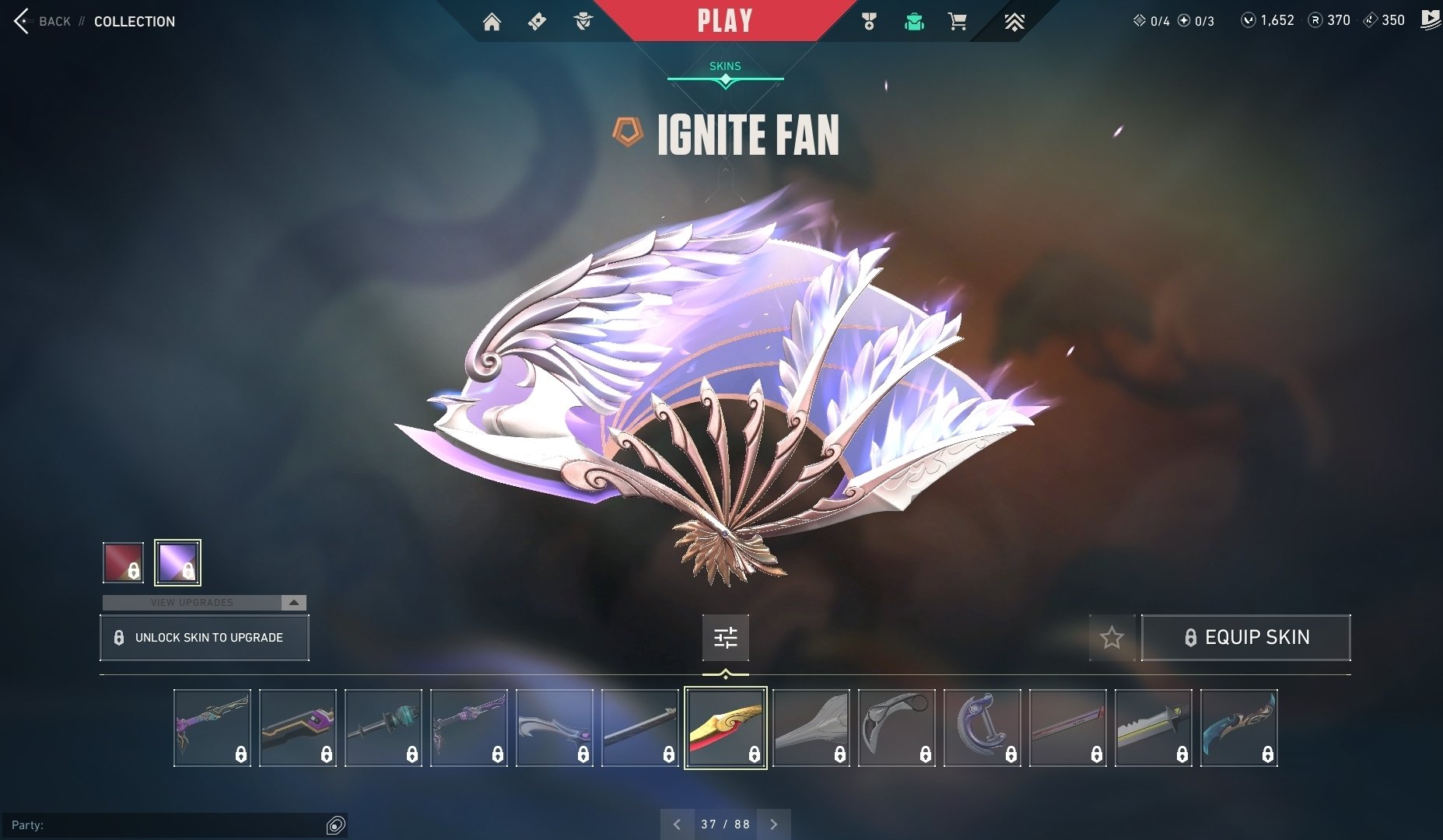This screenshot has width=1443, height=840.
Task: Click the PLAY button in the top menu
Action: 724,20
